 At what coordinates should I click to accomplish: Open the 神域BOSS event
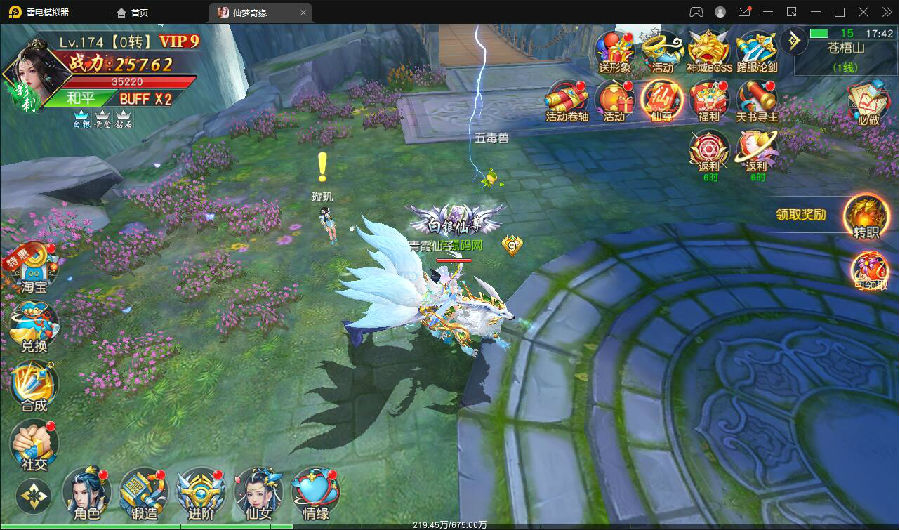click(x=709, y=50)
